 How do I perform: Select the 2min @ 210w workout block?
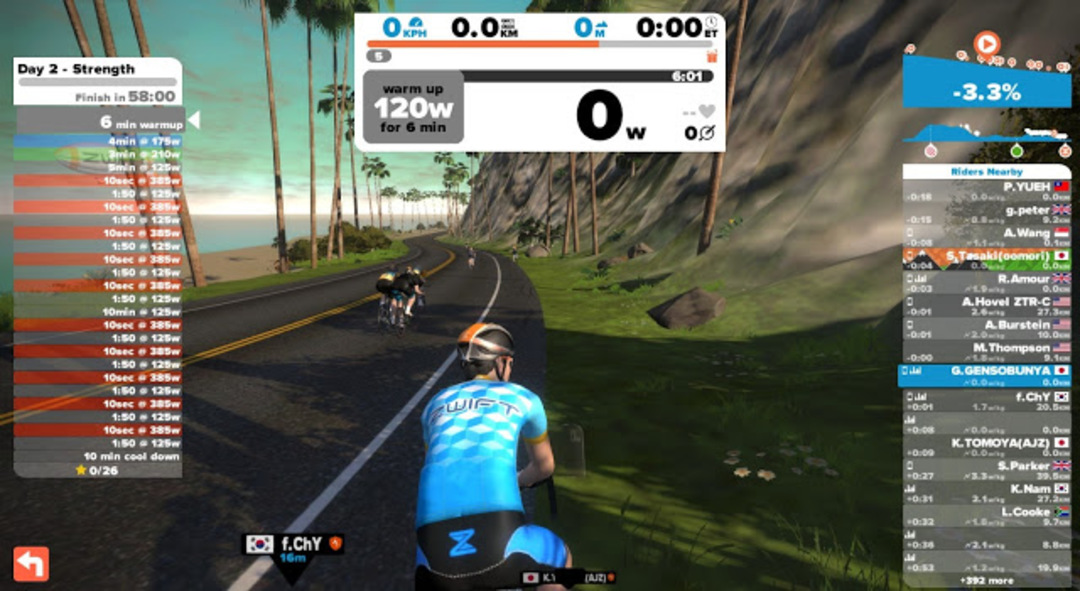coord(99,155)
